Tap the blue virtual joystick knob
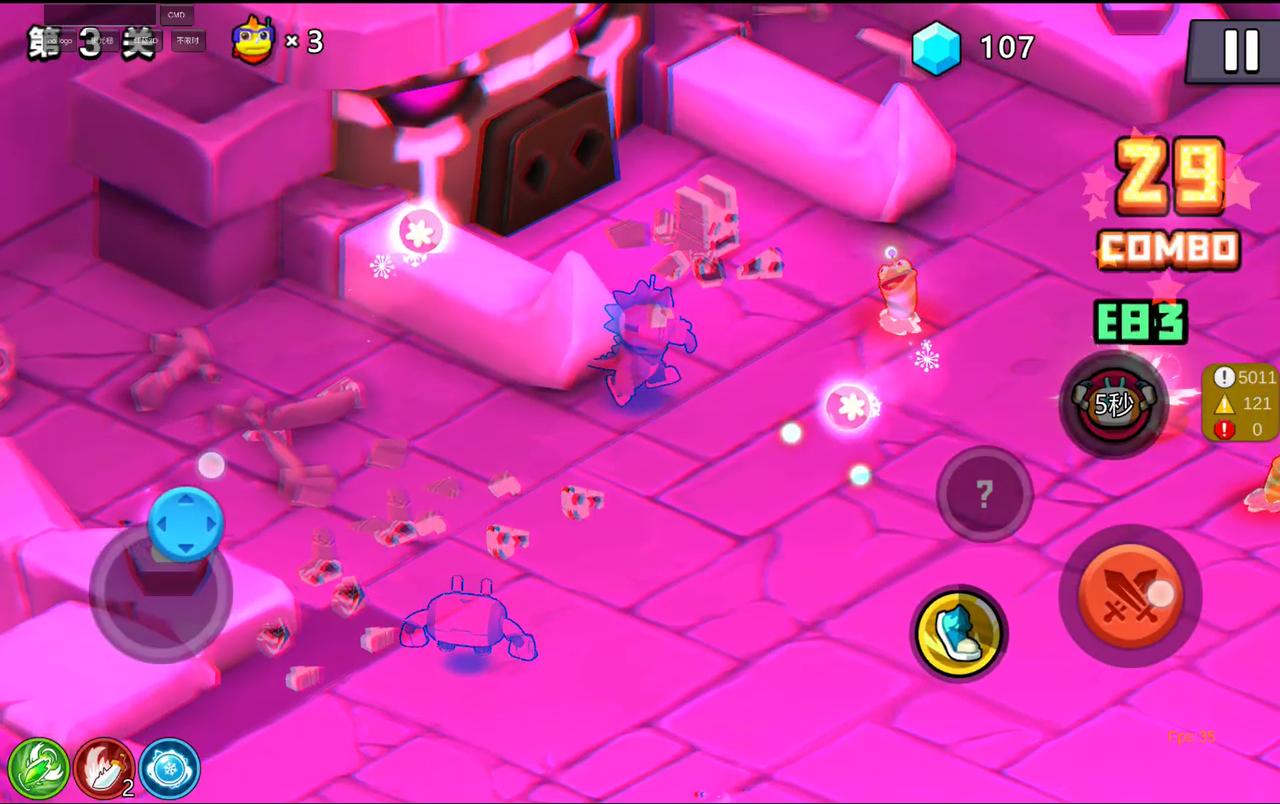The height and width of the screenshot is (804, 1280). tap(185, 524)
